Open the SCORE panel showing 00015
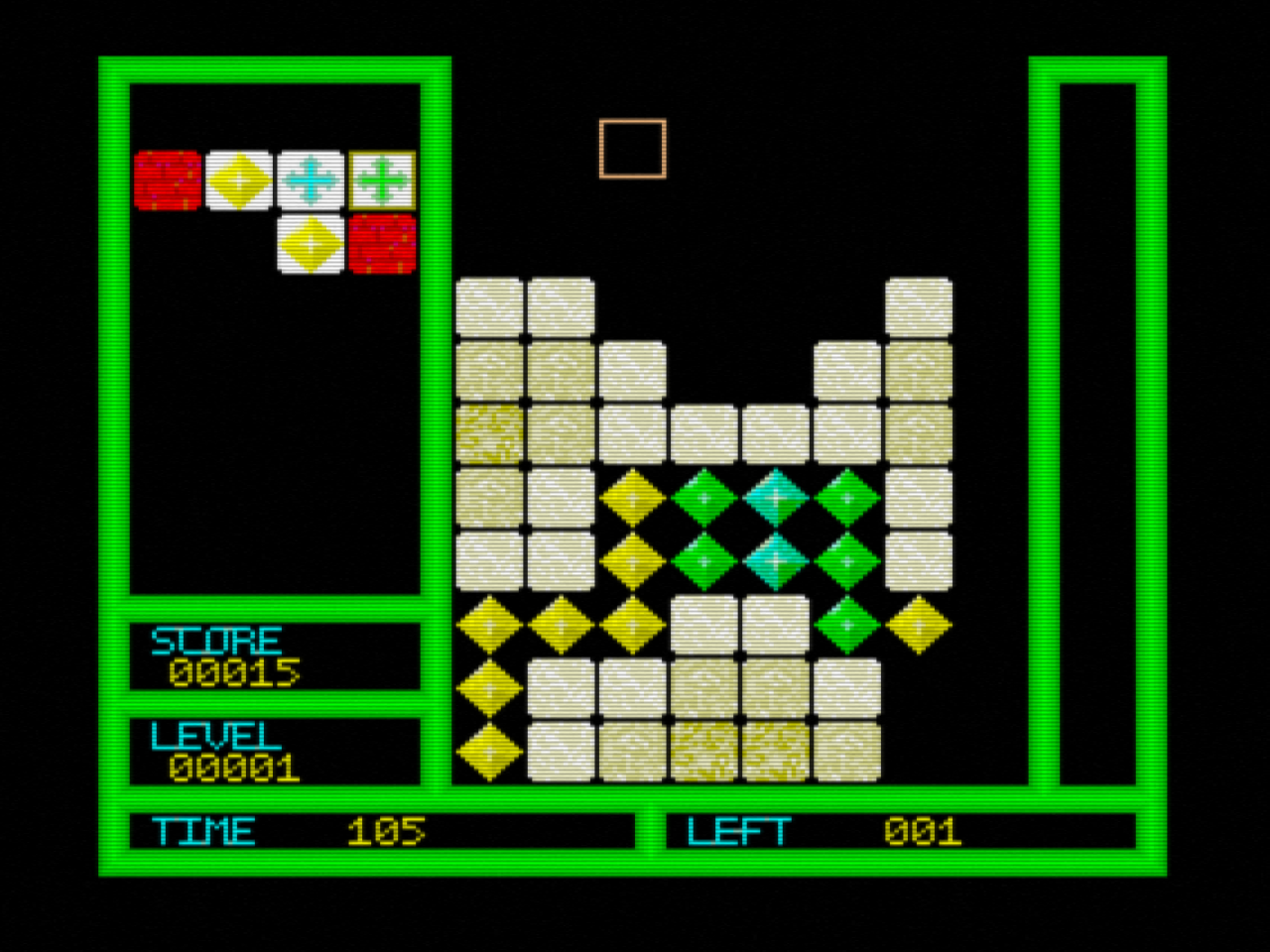 click(x=273, y=656)
